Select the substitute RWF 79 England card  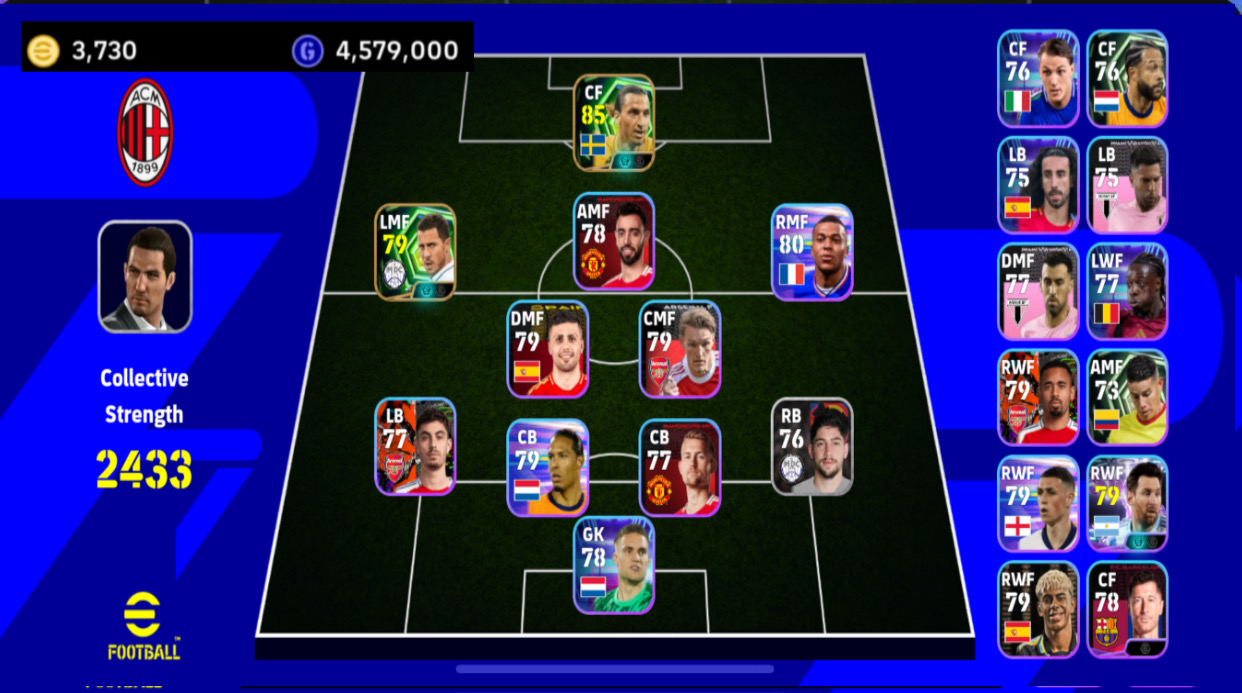(x=1038, y=503)
